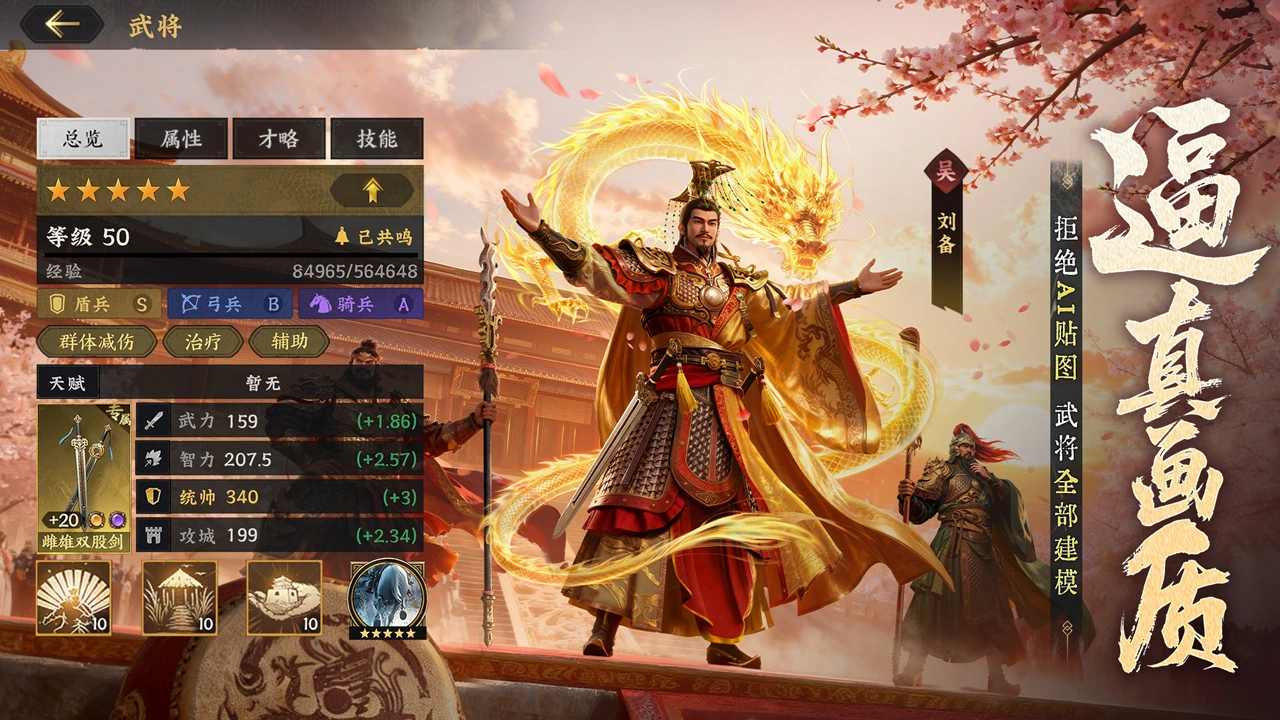This screenshot has height=720, width=1280.
Task: Click the 统帅 340 stat row
Action: click(278, 497)
